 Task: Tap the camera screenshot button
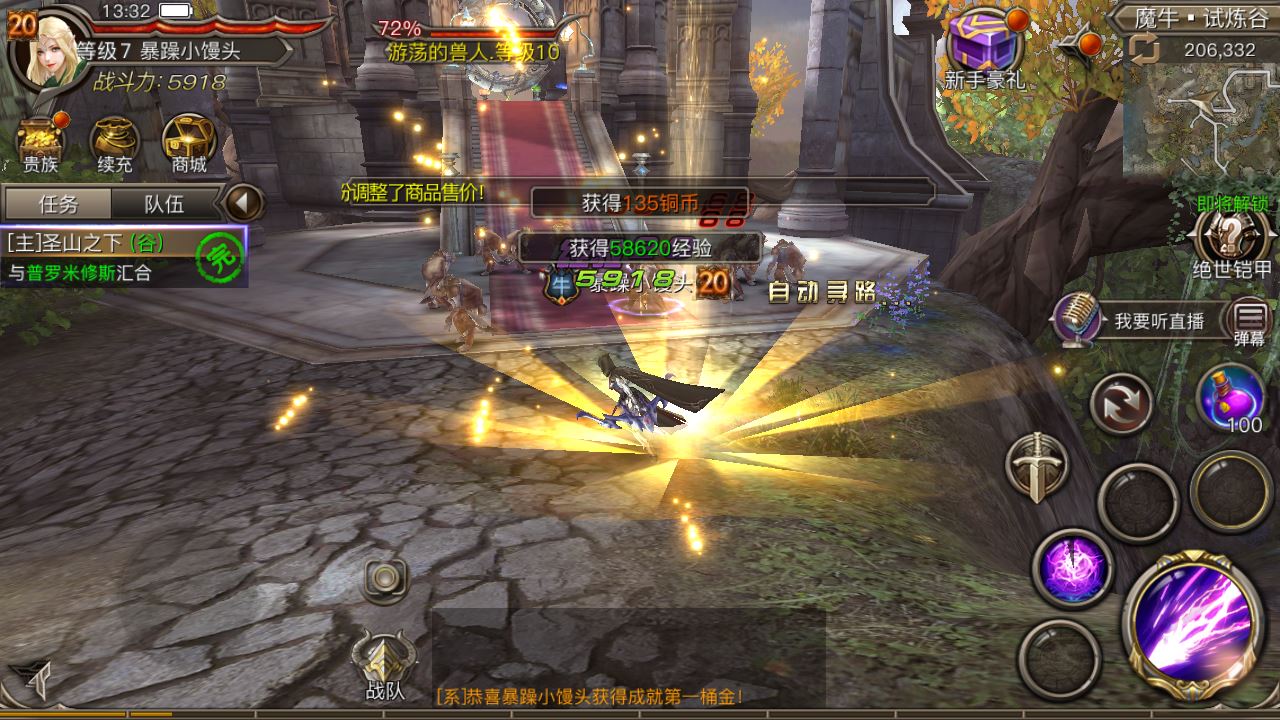(386, 578)
